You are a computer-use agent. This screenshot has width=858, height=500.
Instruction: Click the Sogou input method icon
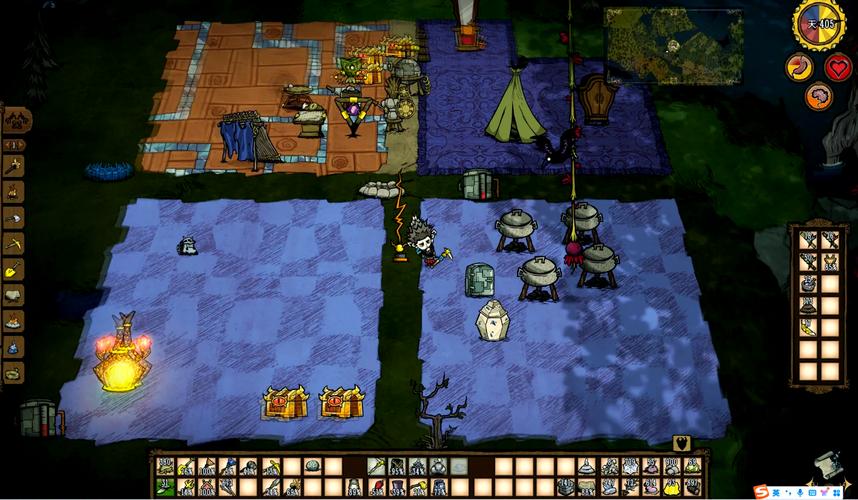click(x=762, y=492)
